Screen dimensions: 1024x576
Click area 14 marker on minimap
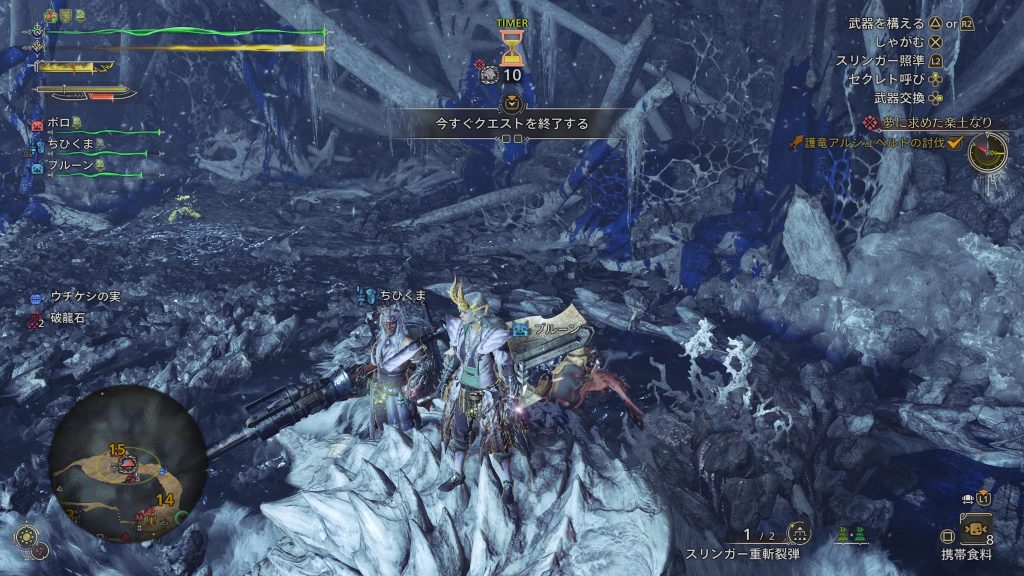(164, 499)
